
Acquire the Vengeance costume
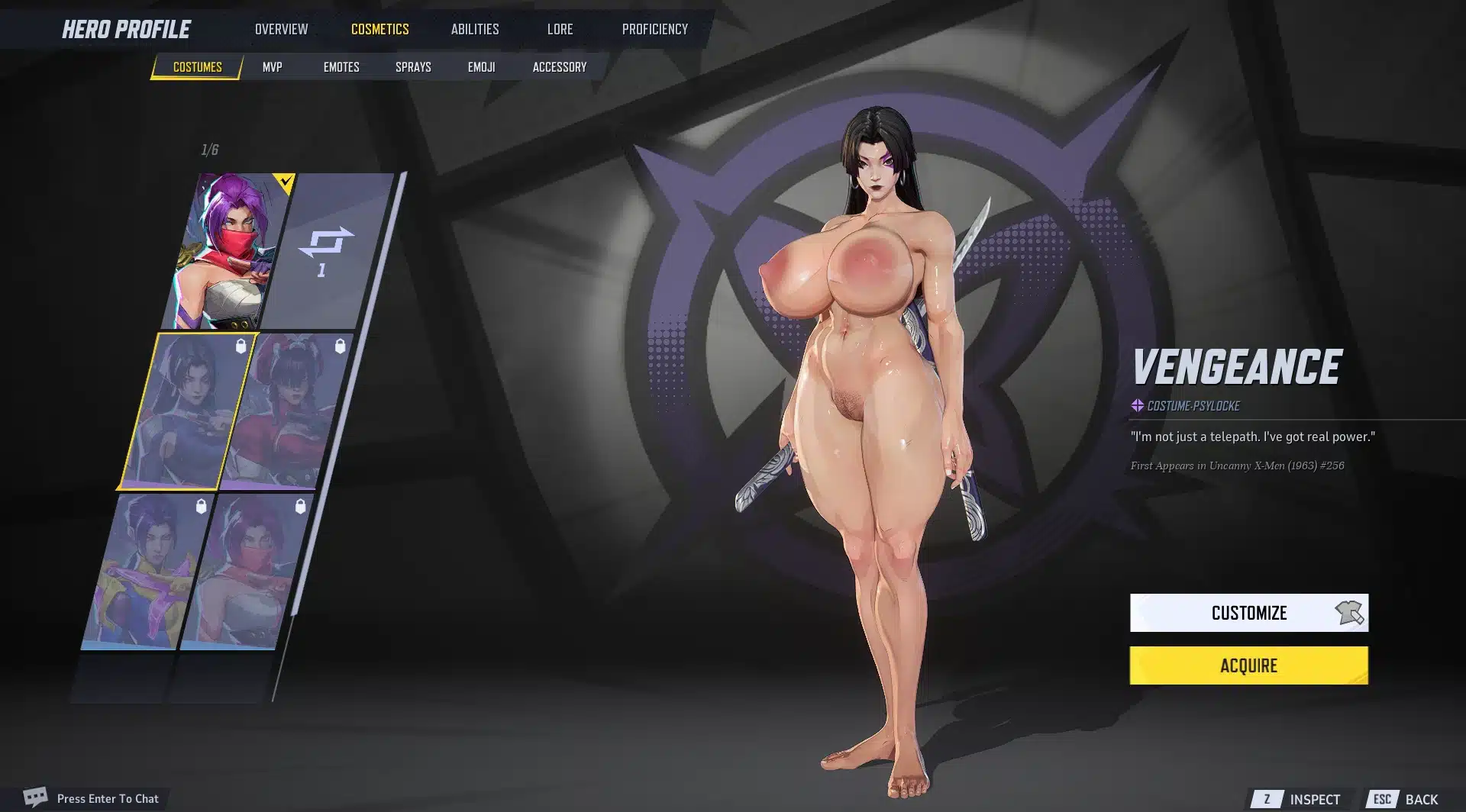point(1248,665)
